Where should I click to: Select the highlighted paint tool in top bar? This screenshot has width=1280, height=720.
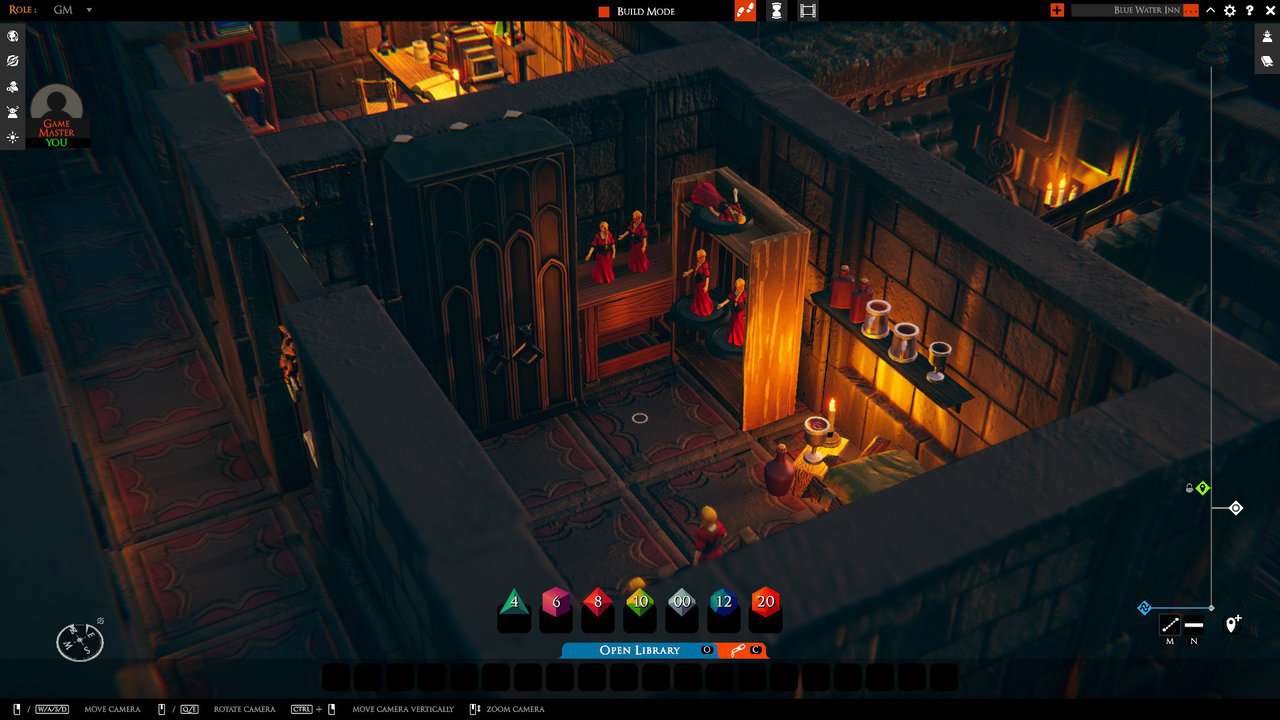[x=744, y=11]
